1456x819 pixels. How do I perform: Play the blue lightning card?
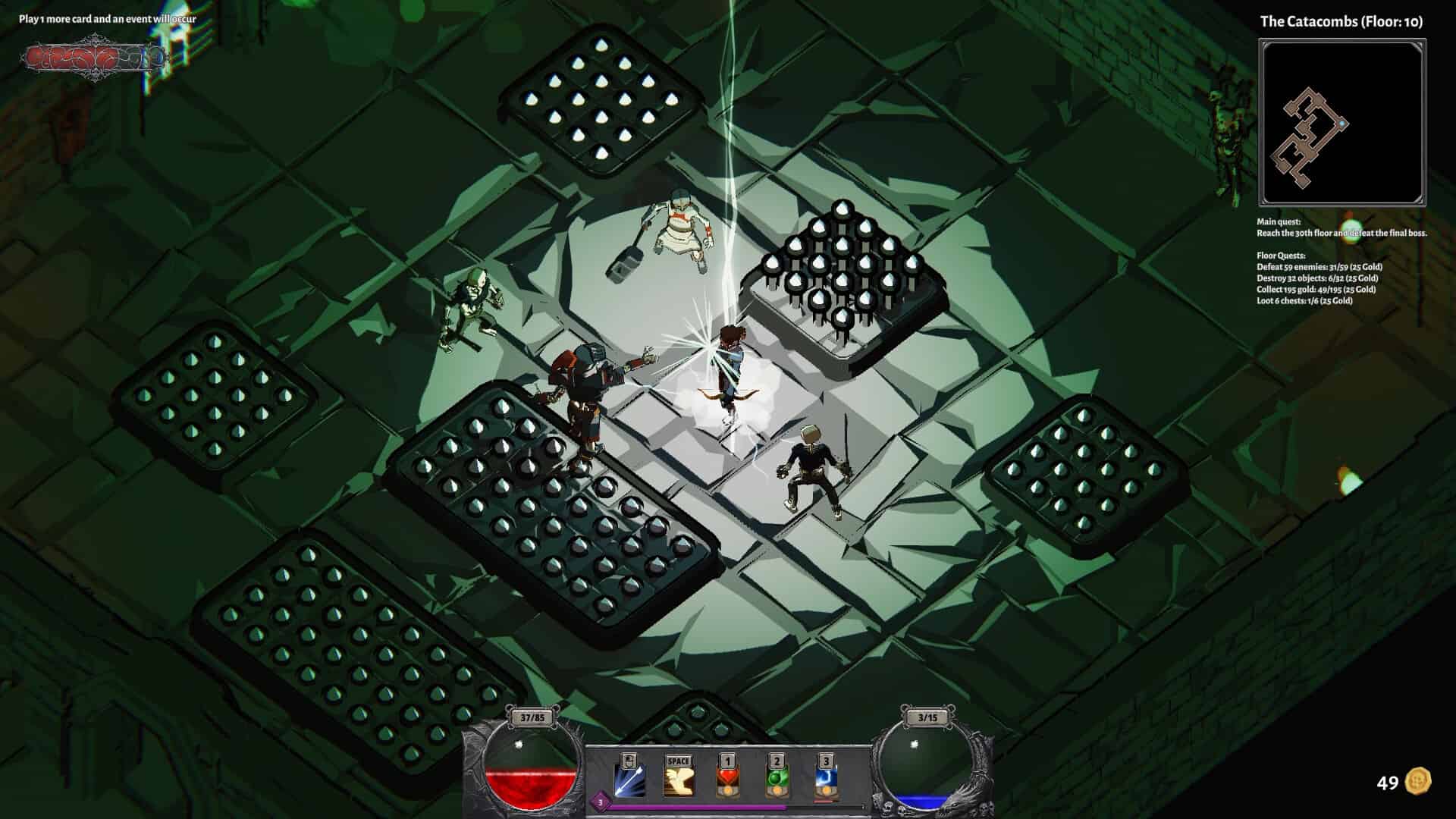825,781
